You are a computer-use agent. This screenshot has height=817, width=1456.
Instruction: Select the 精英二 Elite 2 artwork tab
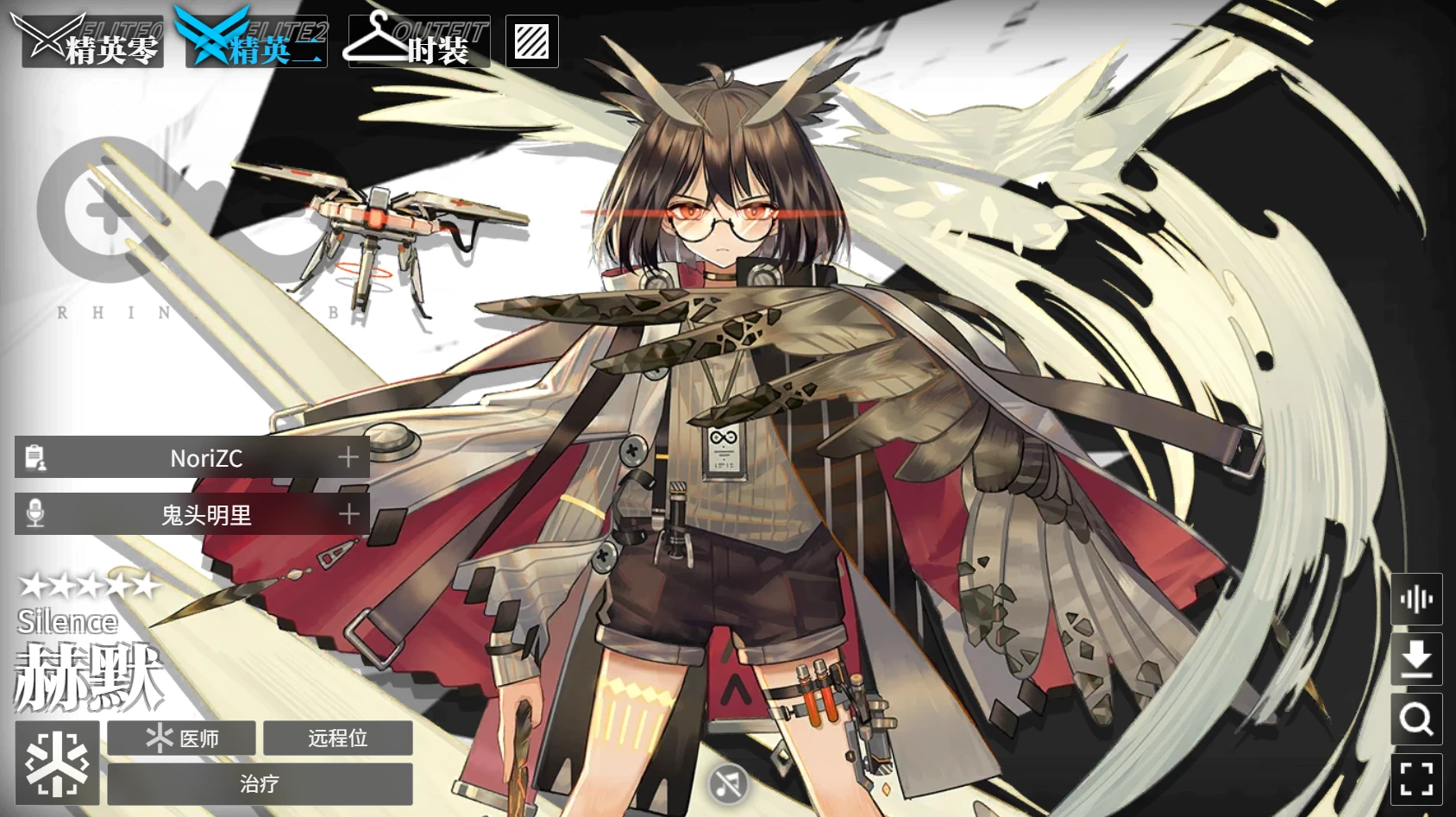click(x=255, y=41)
